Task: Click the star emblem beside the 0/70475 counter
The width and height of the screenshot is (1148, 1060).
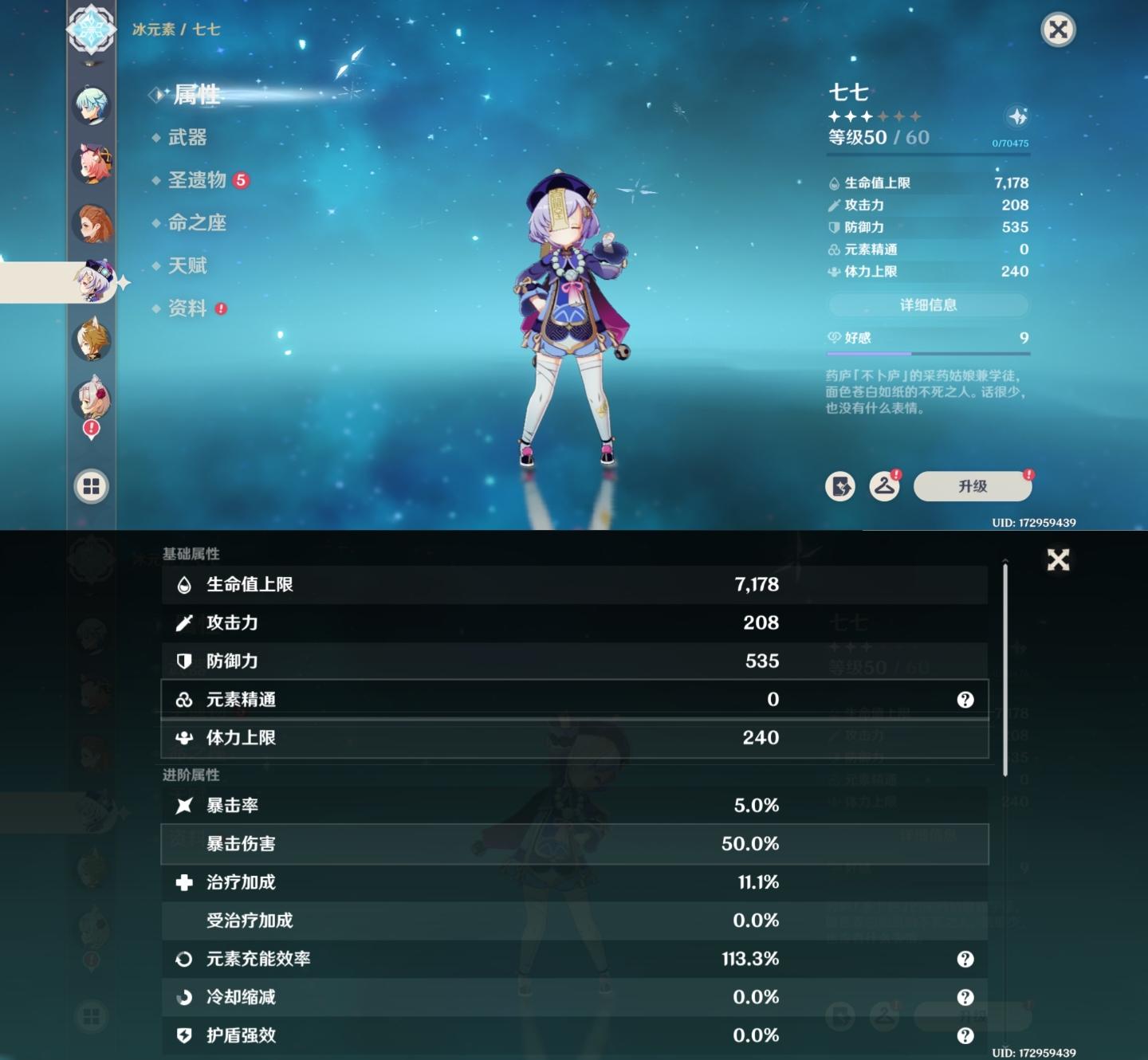Action: pyautogui.click(x=1016, y=116)
